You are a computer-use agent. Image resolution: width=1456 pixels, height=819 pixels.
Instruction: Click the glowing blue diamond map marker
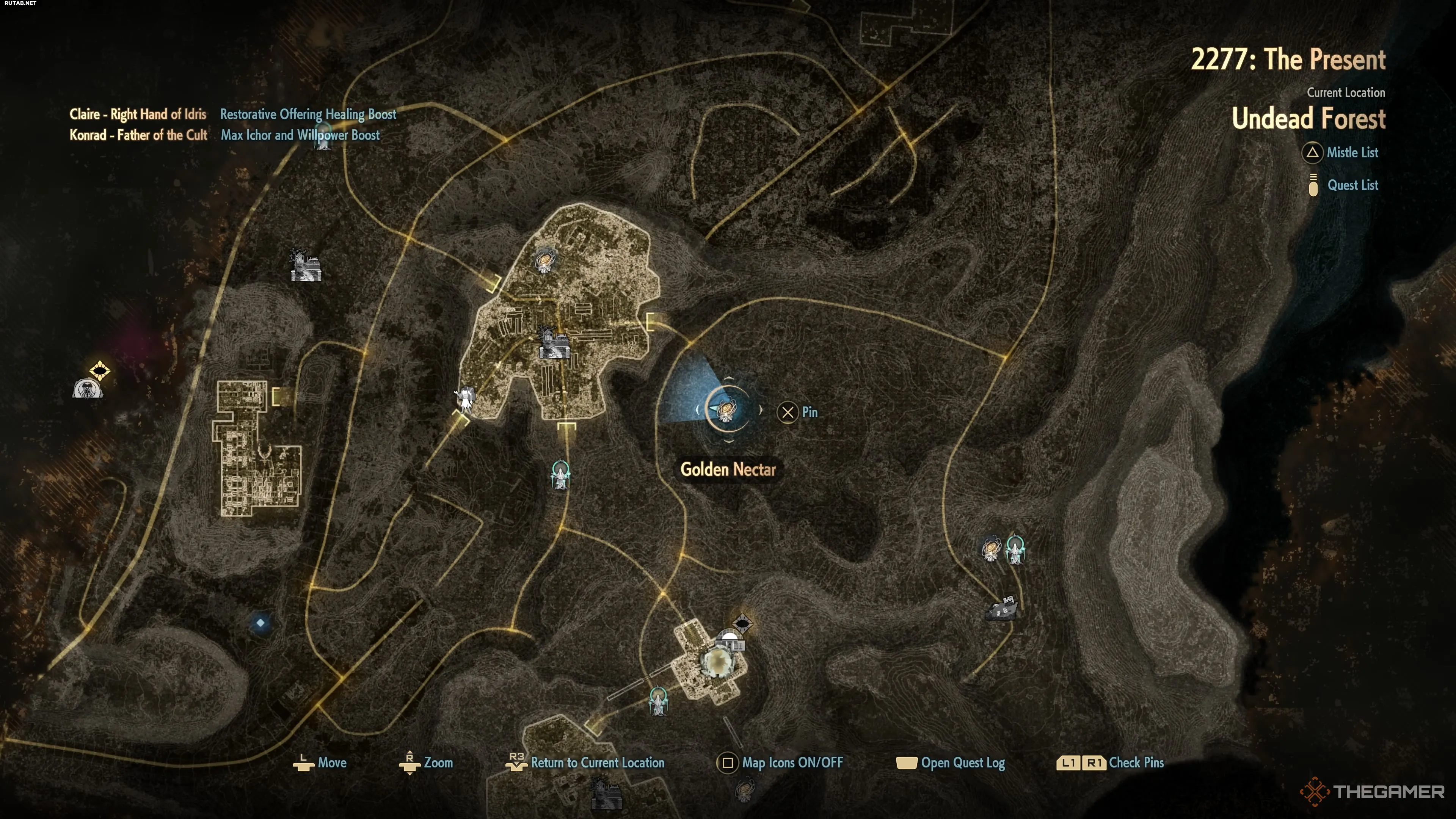point(260,623)
